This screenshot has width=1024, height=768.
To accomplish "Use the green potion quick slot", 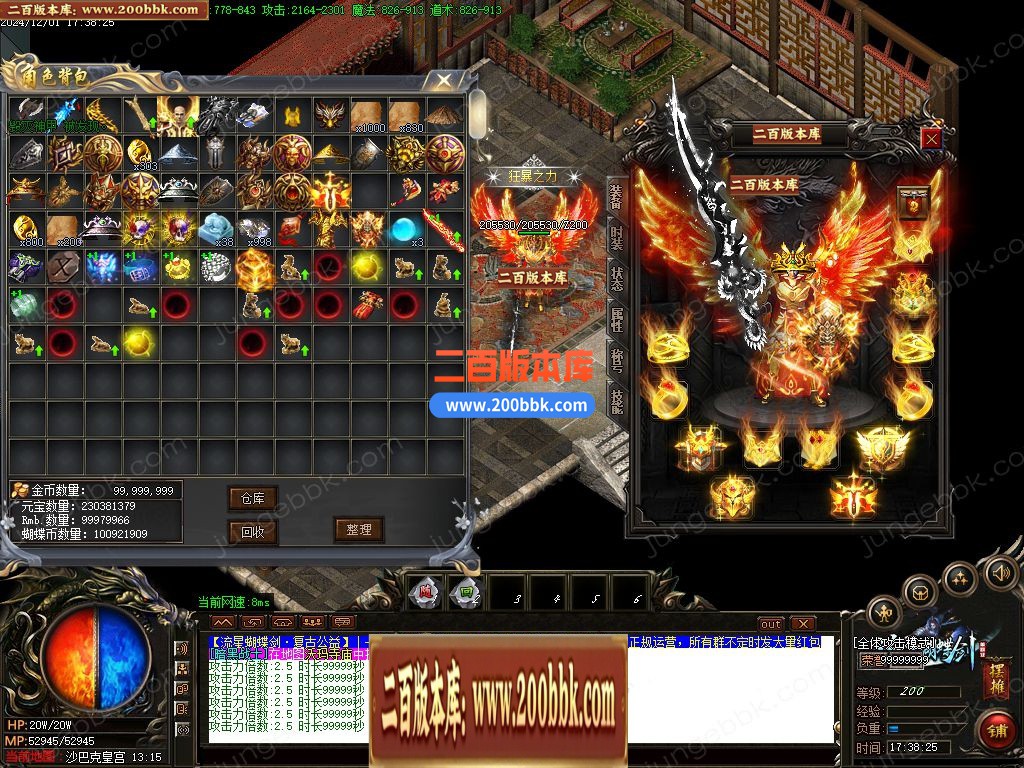I will [x=466, y=593].
